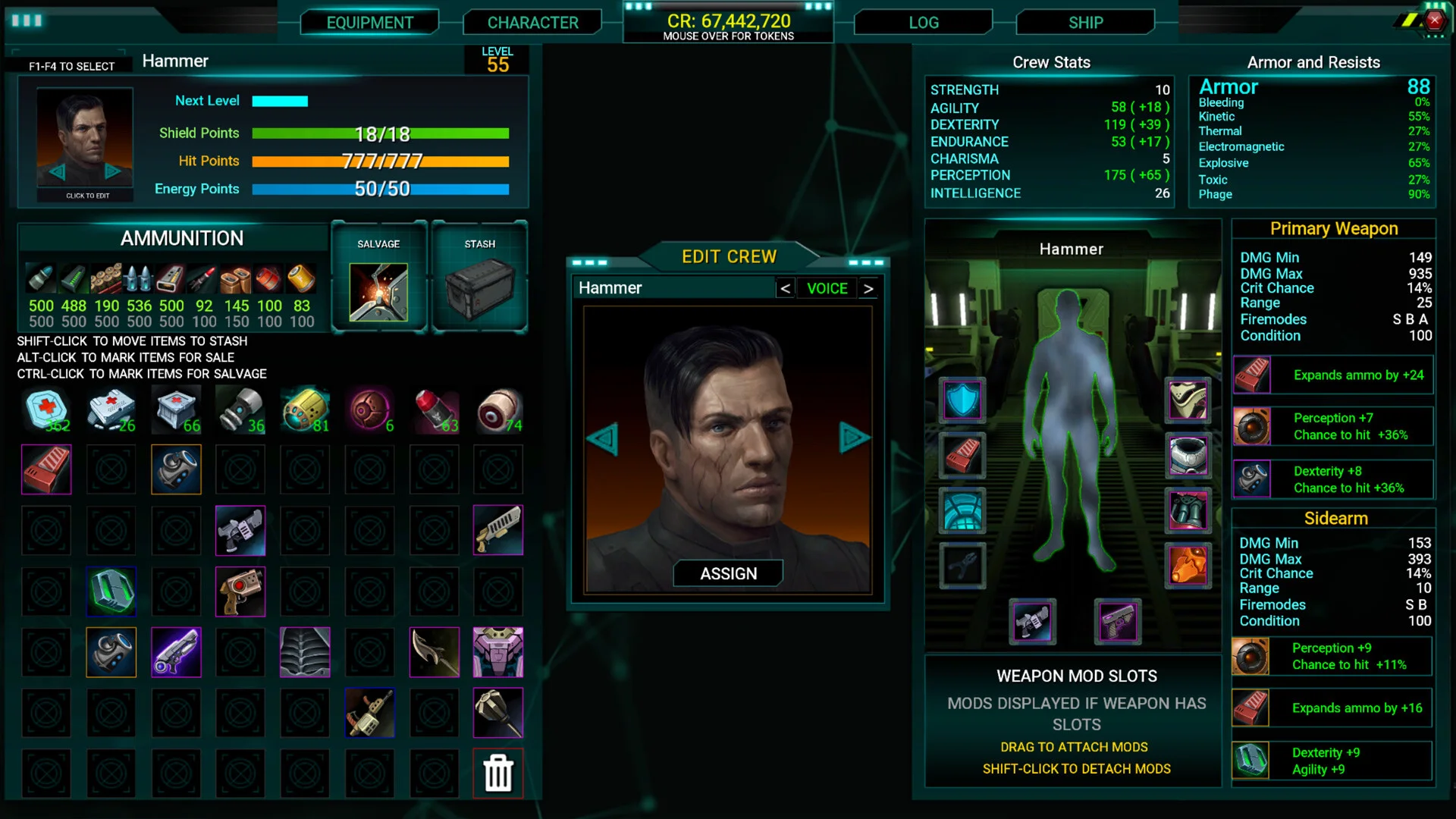
Task: Close the screen with the red X
Action: pyautogui.click(x=1434, y=20)
